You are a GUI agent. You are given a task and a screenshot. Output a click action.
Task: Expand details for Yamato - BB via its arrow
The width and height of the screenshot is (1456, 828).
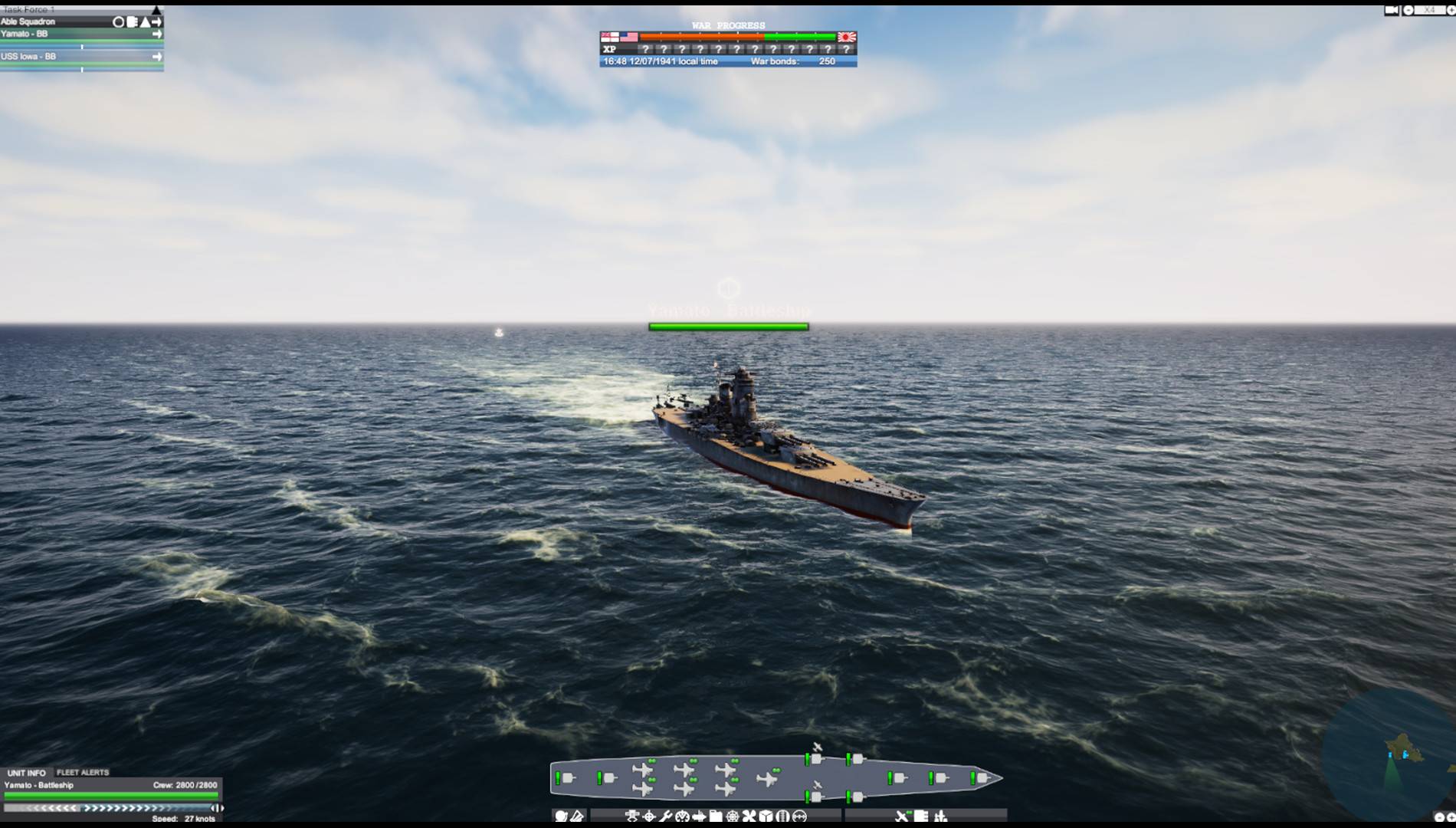click(x=158, y=34)
